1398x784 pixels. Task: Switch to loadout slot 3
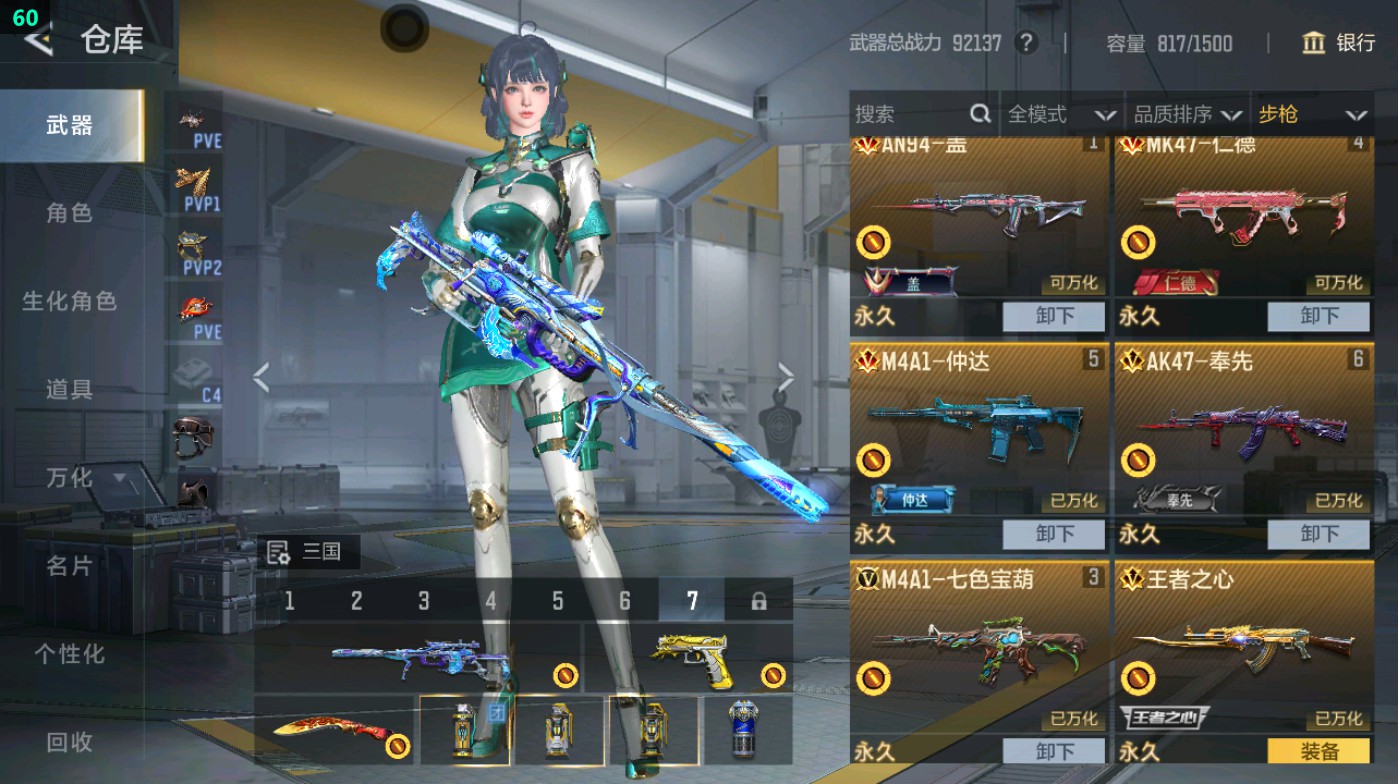click(x=424, y=601)
